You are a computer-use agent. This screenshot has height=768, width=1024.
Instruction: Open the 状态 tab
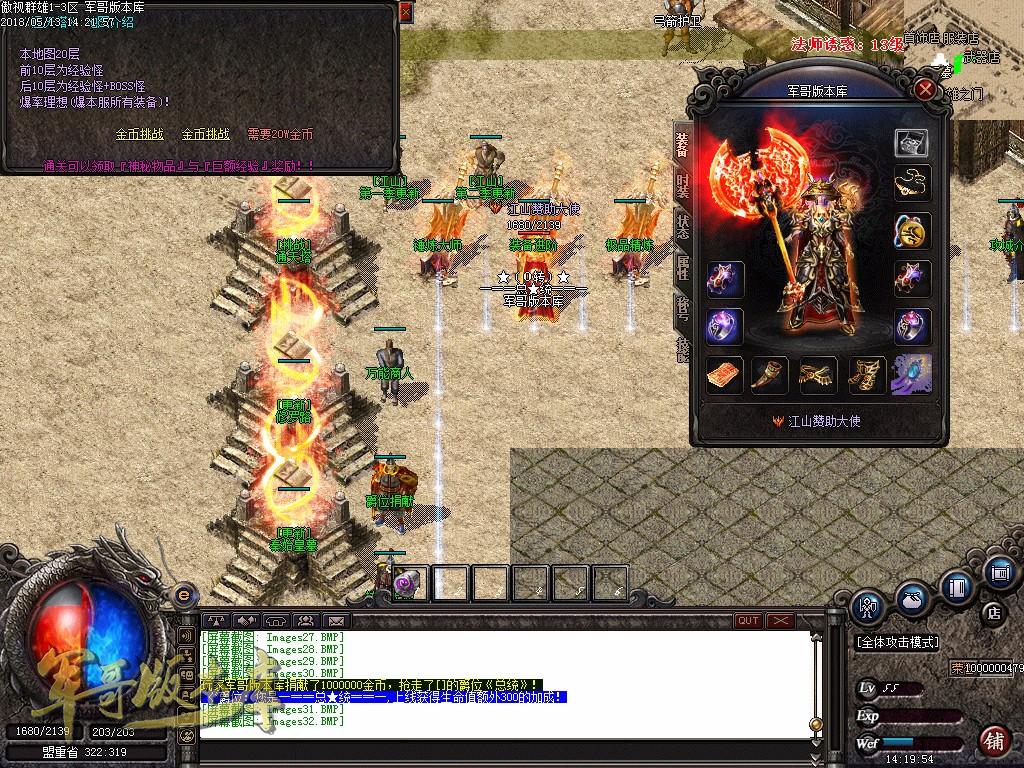pyautogui.click(x=683, y=226)
